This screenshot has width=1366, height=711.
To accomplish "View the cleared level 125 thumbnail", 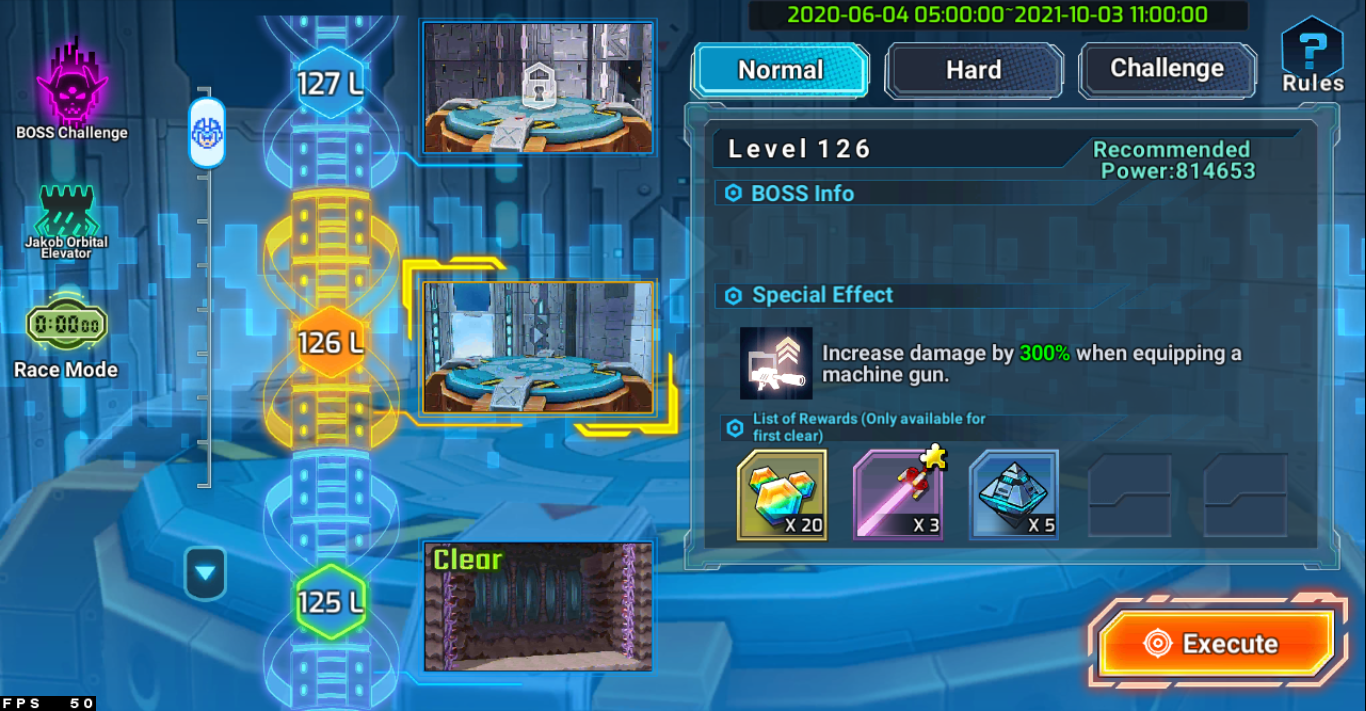I will [539, 607].
